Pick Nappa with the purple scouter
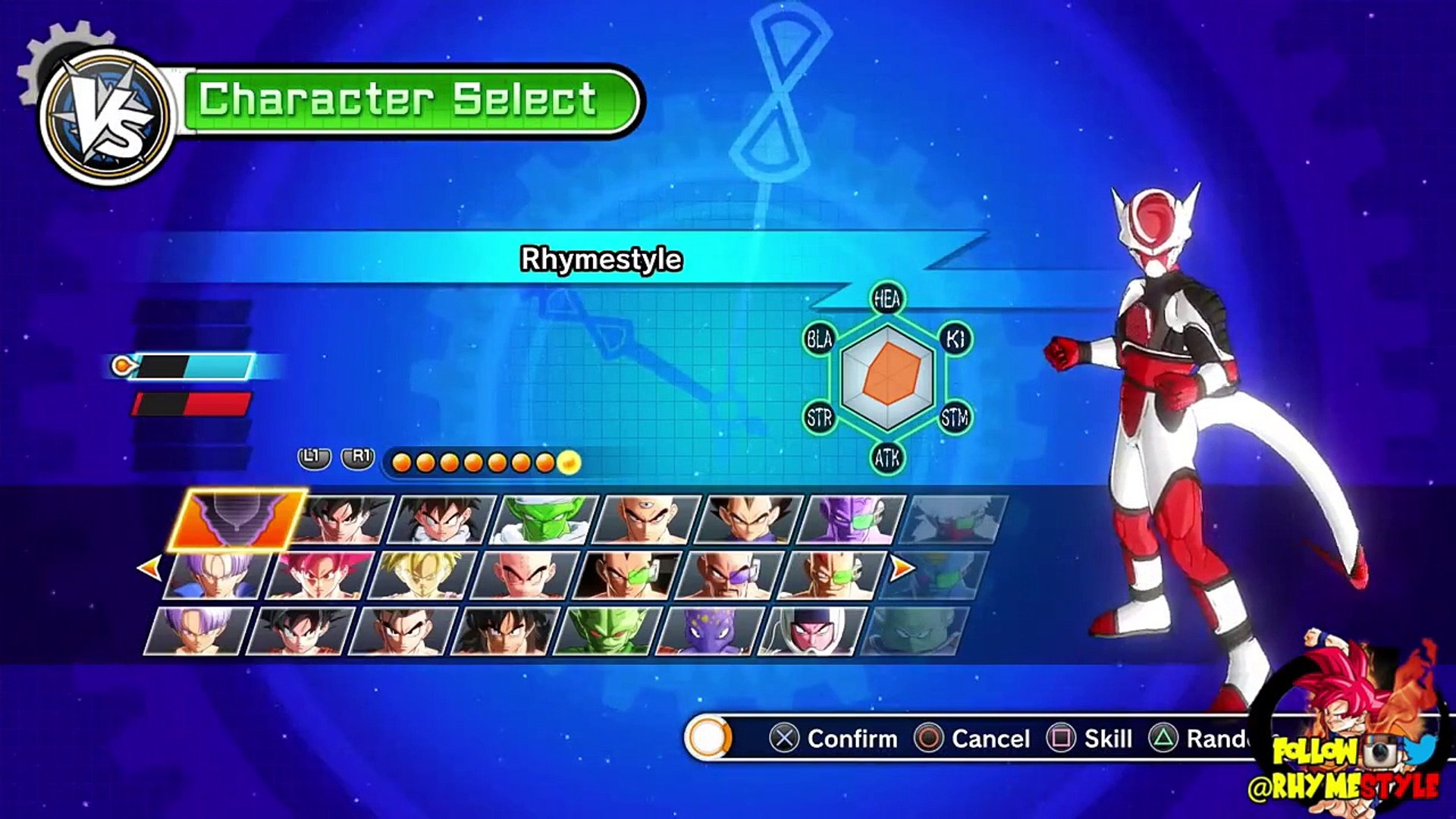 tap(729, 576)
